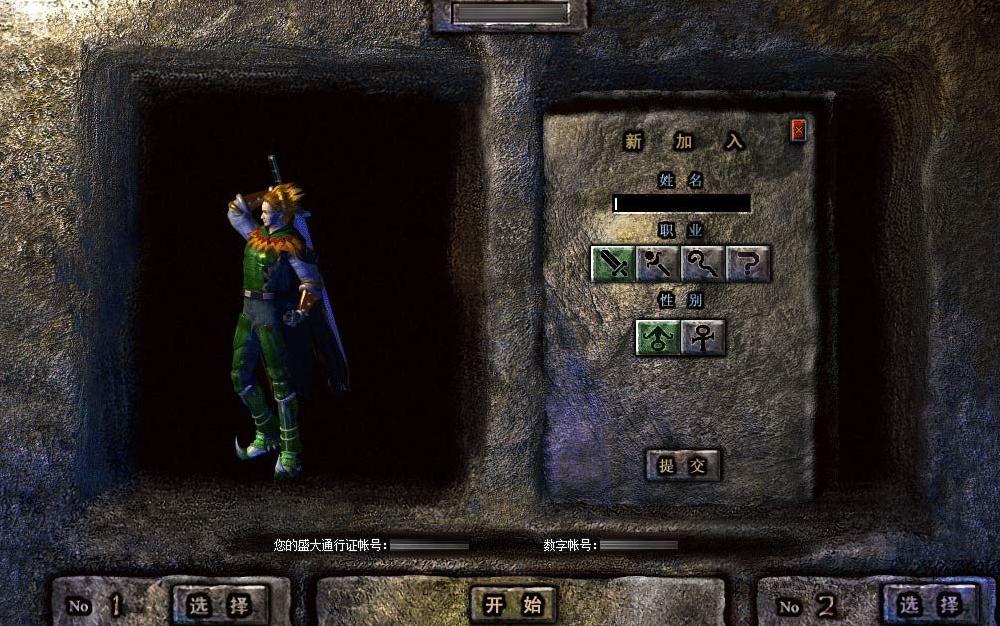Select the question mark class icon
The image size is (1000, 626).
tap(748, 263)
